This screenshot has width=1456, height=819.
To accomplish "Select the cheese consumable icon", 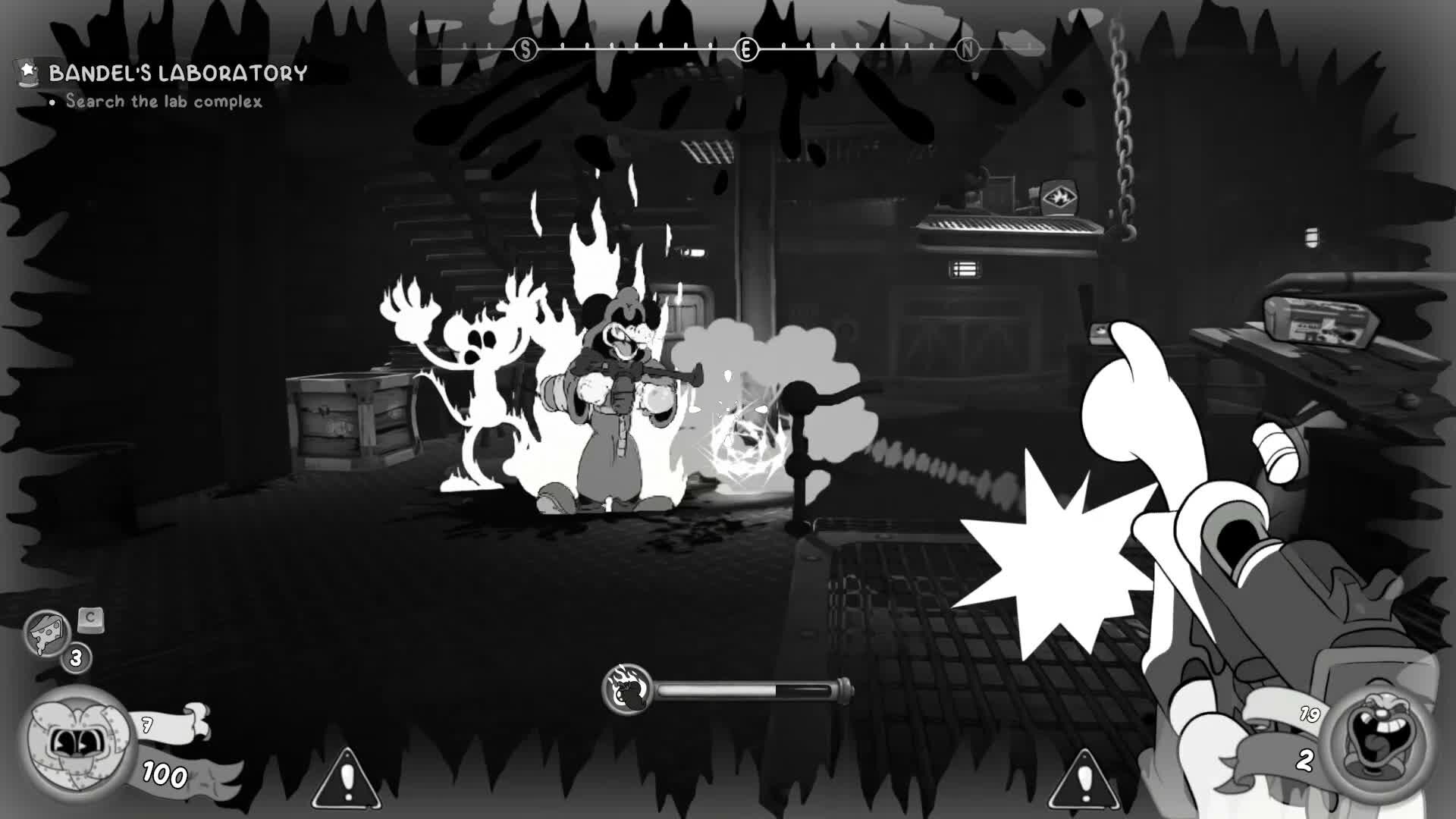I will [x=47, y=630].
